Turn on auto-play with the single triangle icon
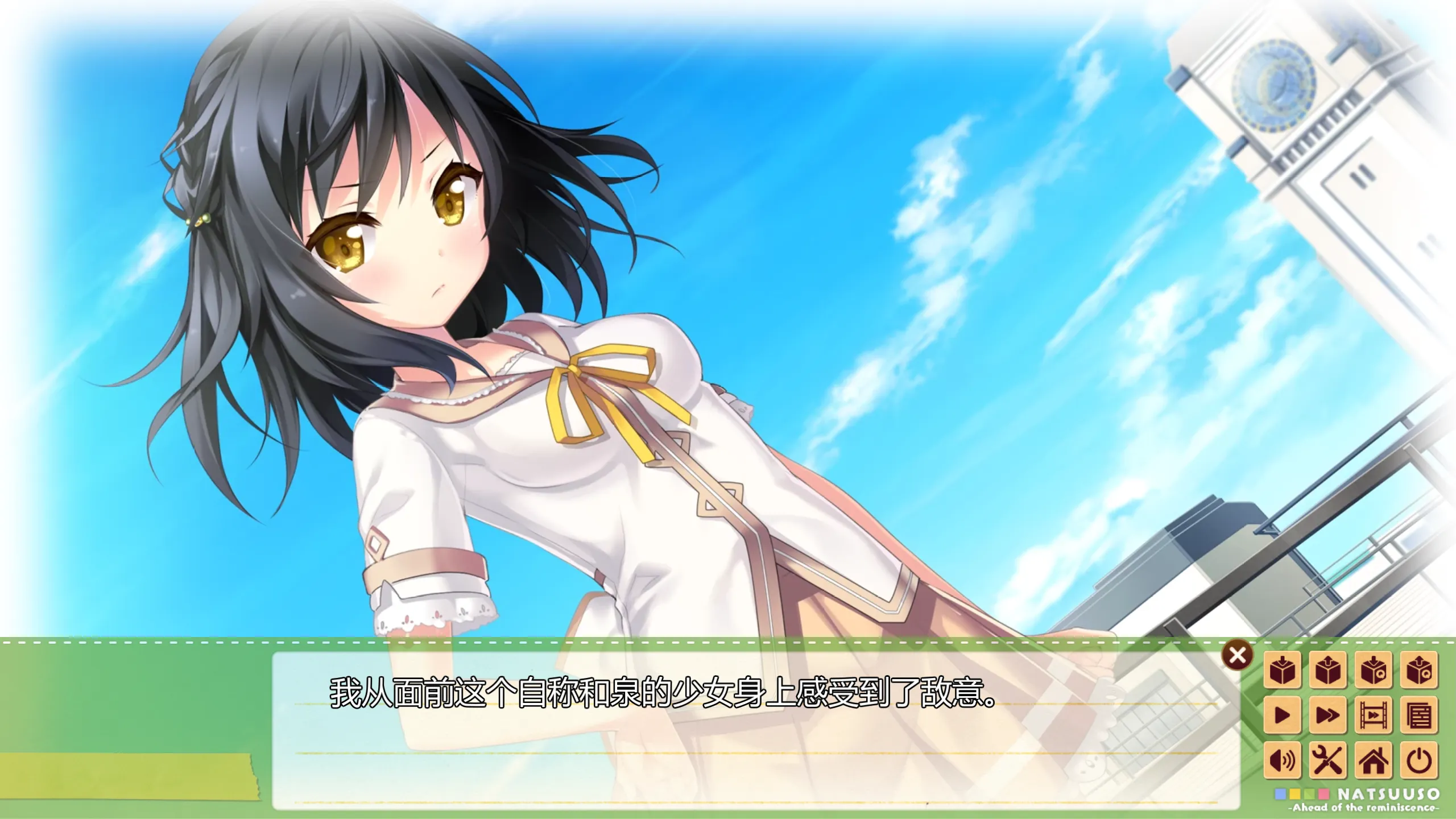The image size is (1456, 819). (x=1282, y=715)
